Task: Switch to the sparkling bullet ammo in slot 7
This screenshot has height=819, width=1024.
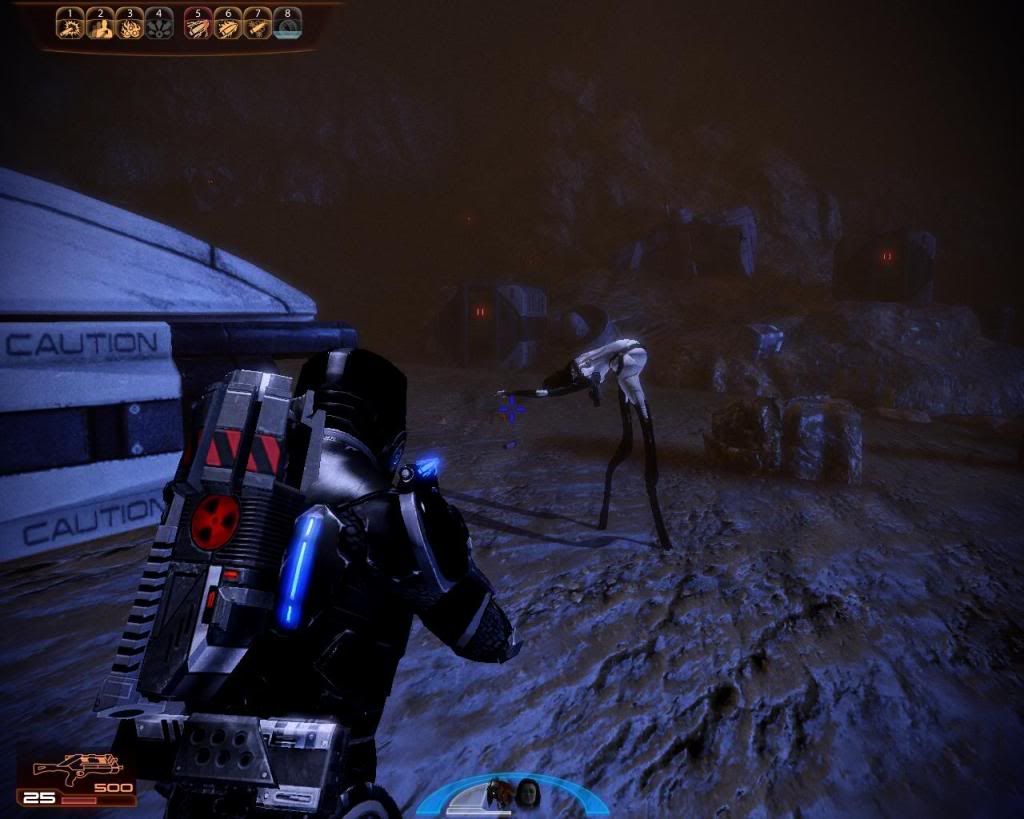Action: click(258, 24)
